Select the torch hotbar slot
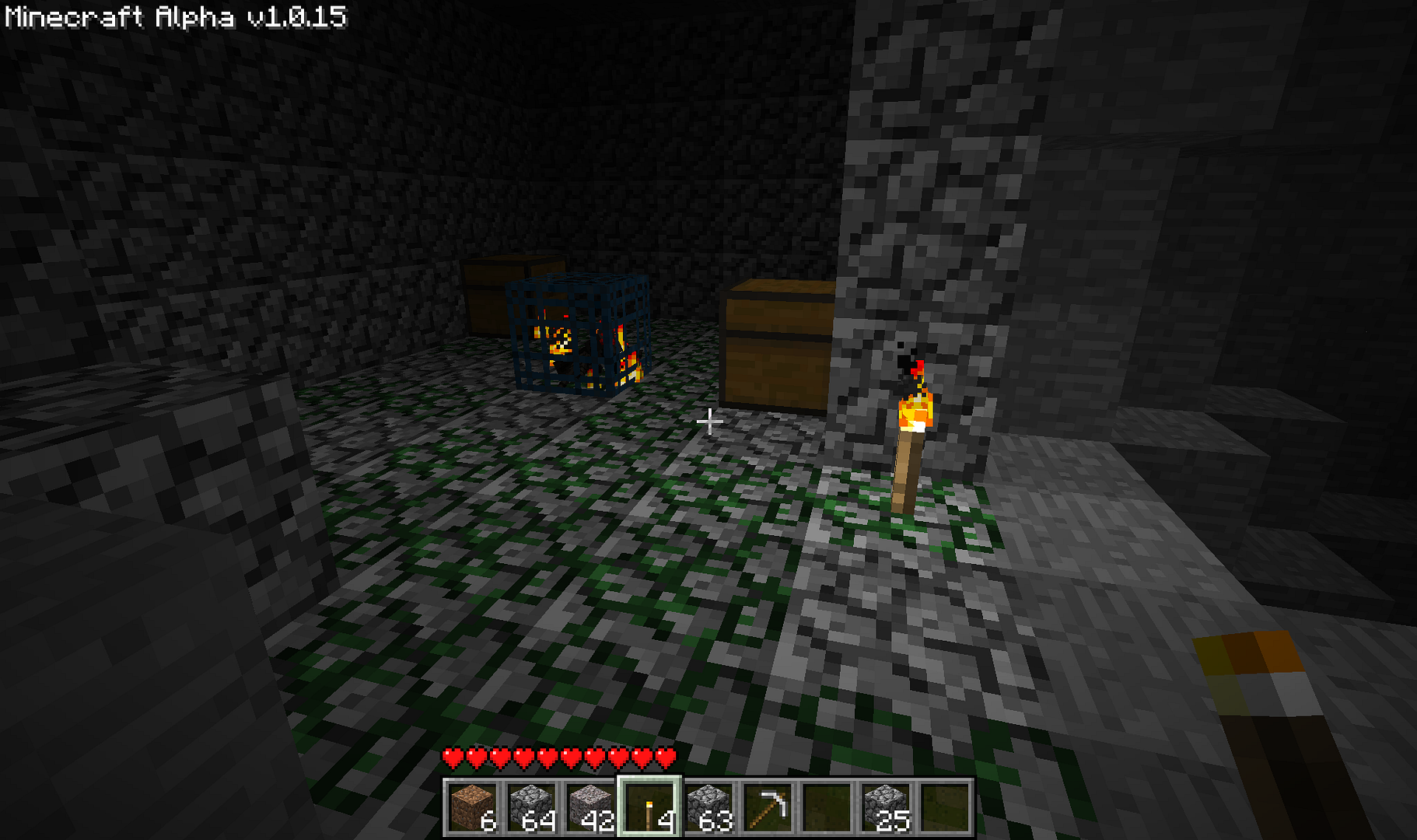1417x840 pixels. click(x=649, y=807)
